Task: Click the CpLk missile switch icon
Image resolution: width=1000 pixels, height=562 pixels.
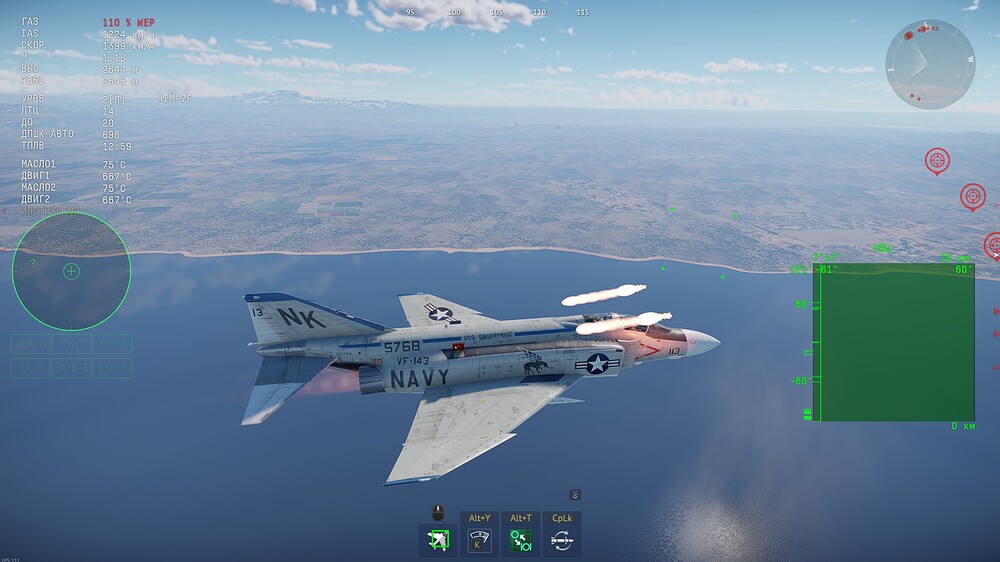Action: click(x=562, y=541)
